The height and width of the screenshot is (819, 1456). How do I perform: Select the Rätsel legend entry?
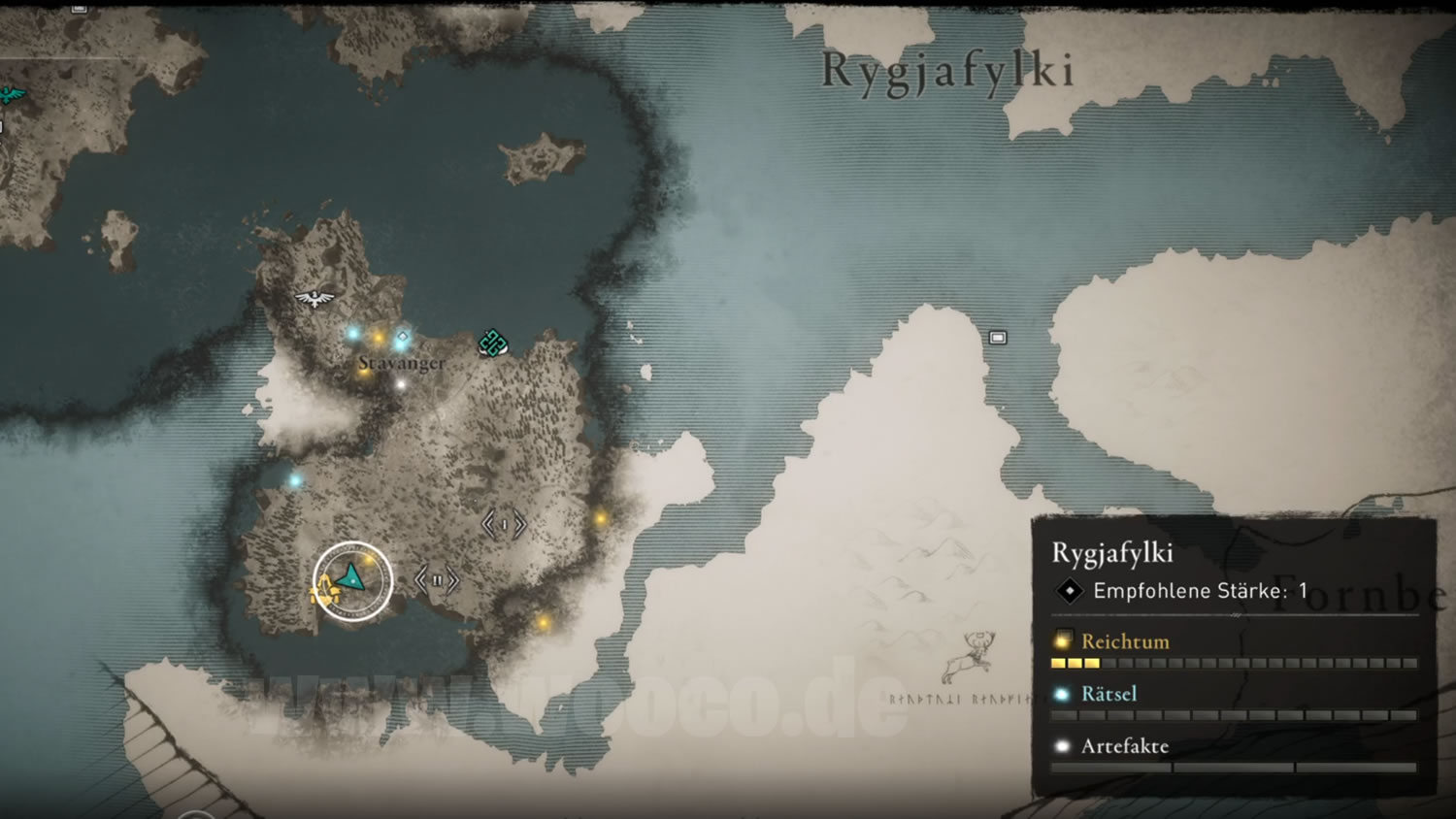1109,694
